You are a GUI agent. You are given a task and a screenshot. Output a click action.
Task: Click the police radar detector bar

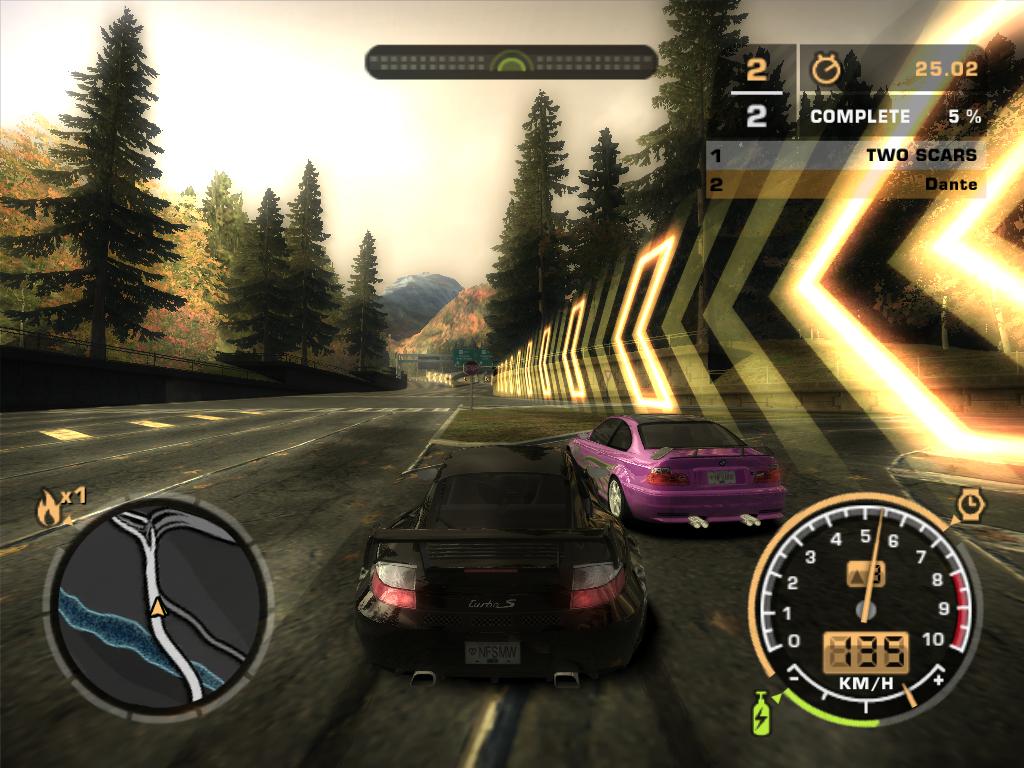click(x=511, y=62)
